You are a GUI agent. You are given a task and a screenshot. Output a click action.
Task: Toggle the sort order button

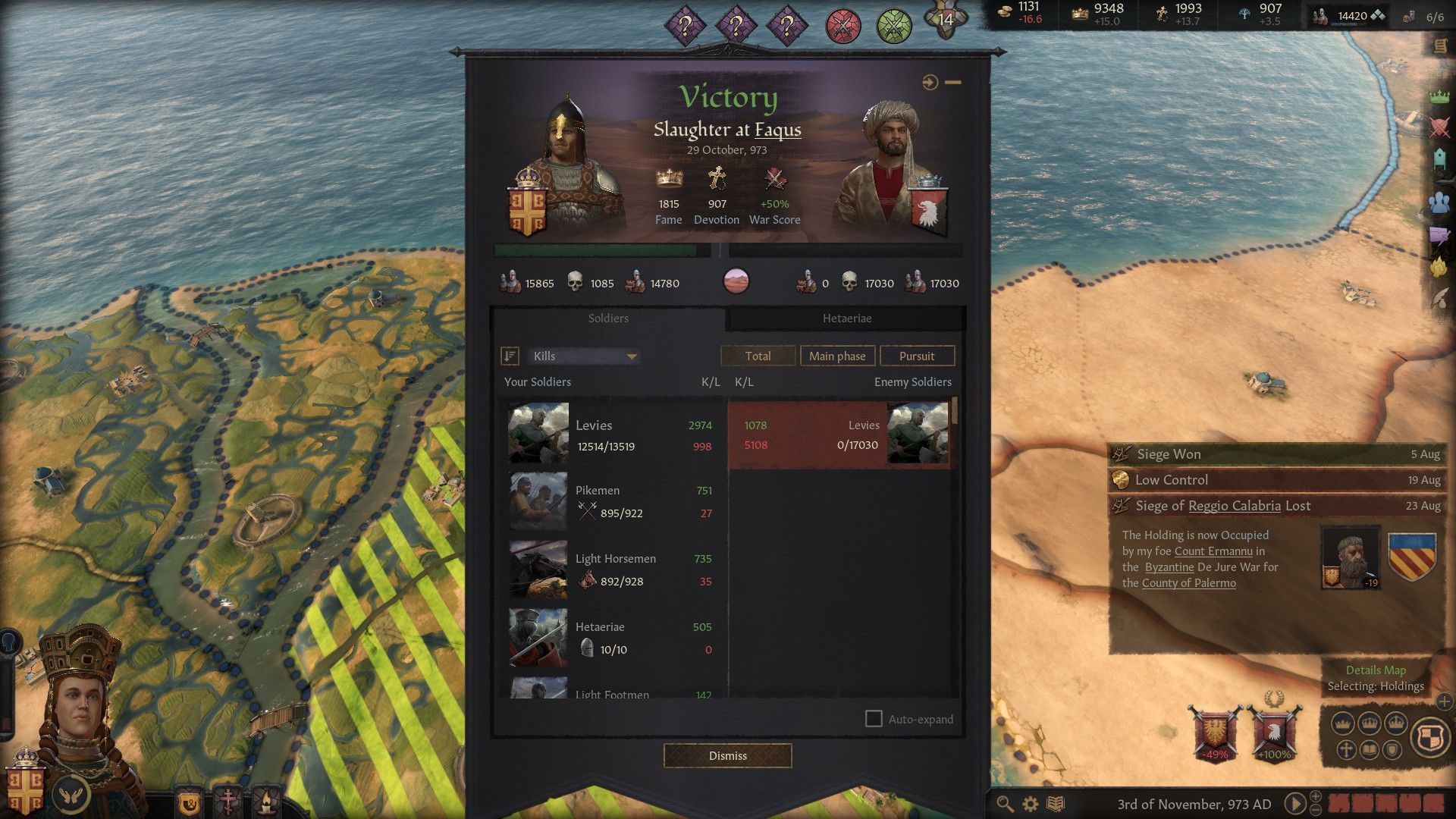[510, 356]
